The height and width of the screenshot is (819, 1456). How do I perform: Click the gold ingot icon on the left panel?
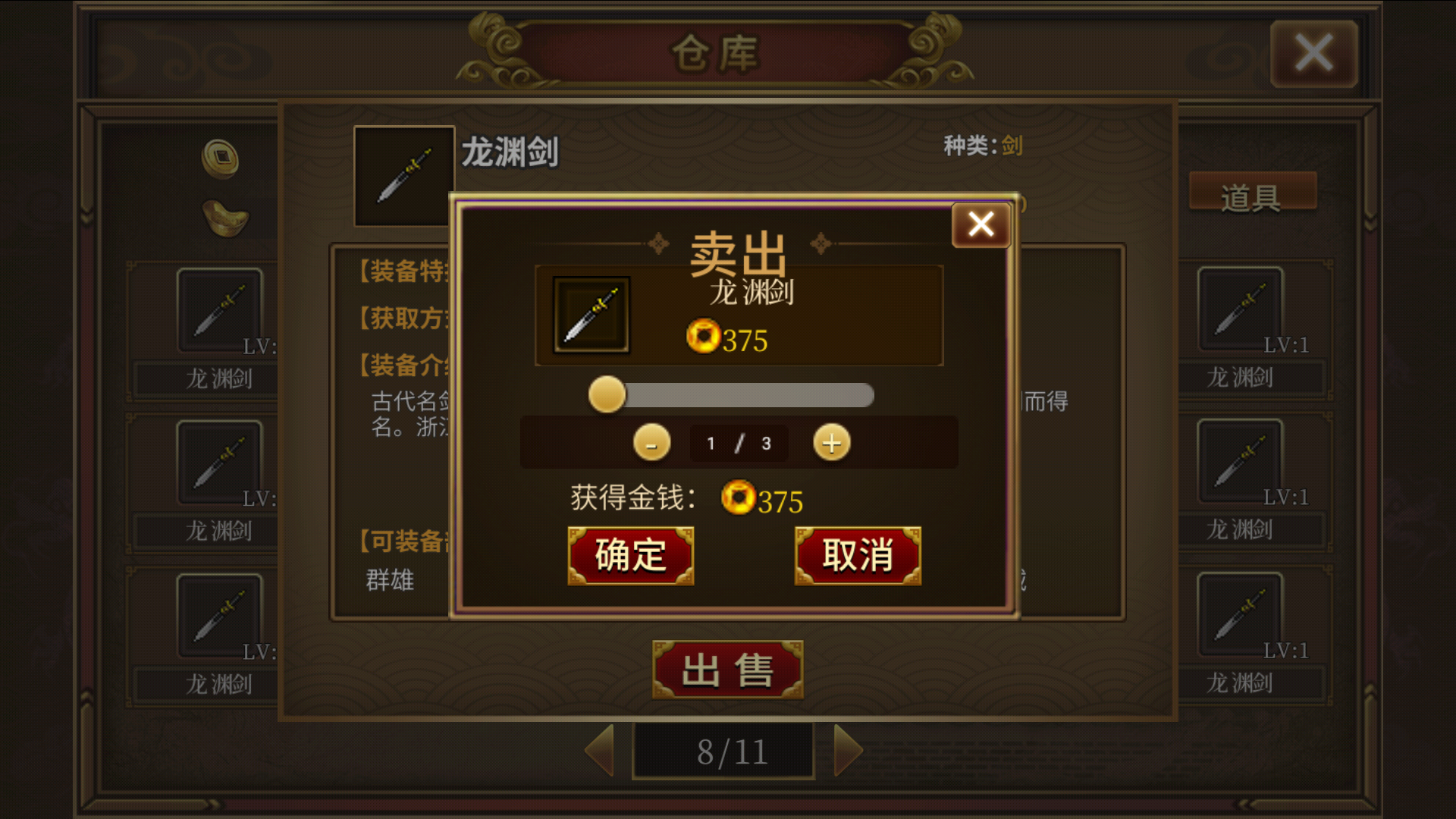click(224, 218)
